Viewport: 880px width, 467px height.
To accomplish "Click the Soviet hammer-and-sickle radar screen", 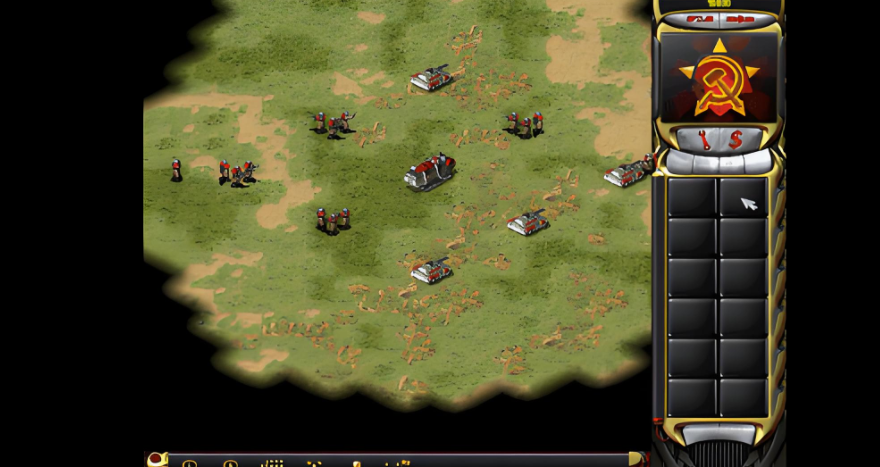I will coord(718,78).
